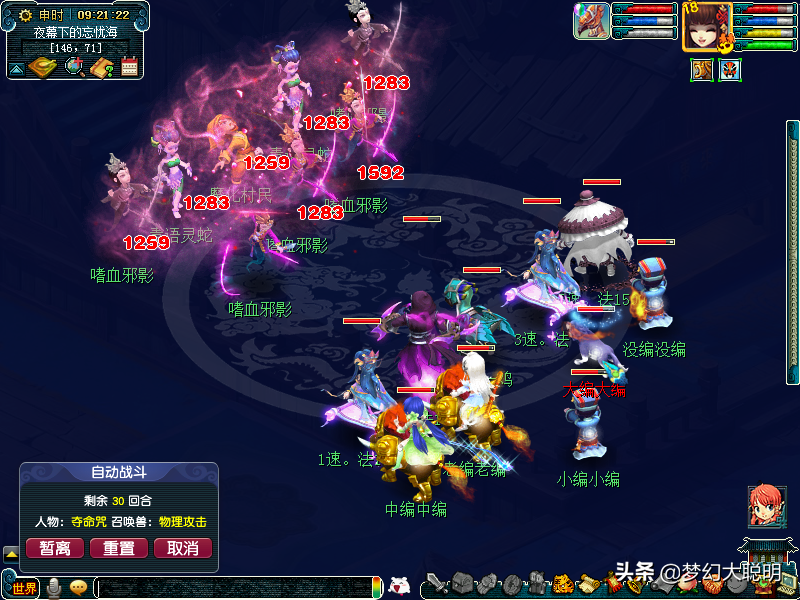Click the white bear mascot icon

tap(399, 586)
